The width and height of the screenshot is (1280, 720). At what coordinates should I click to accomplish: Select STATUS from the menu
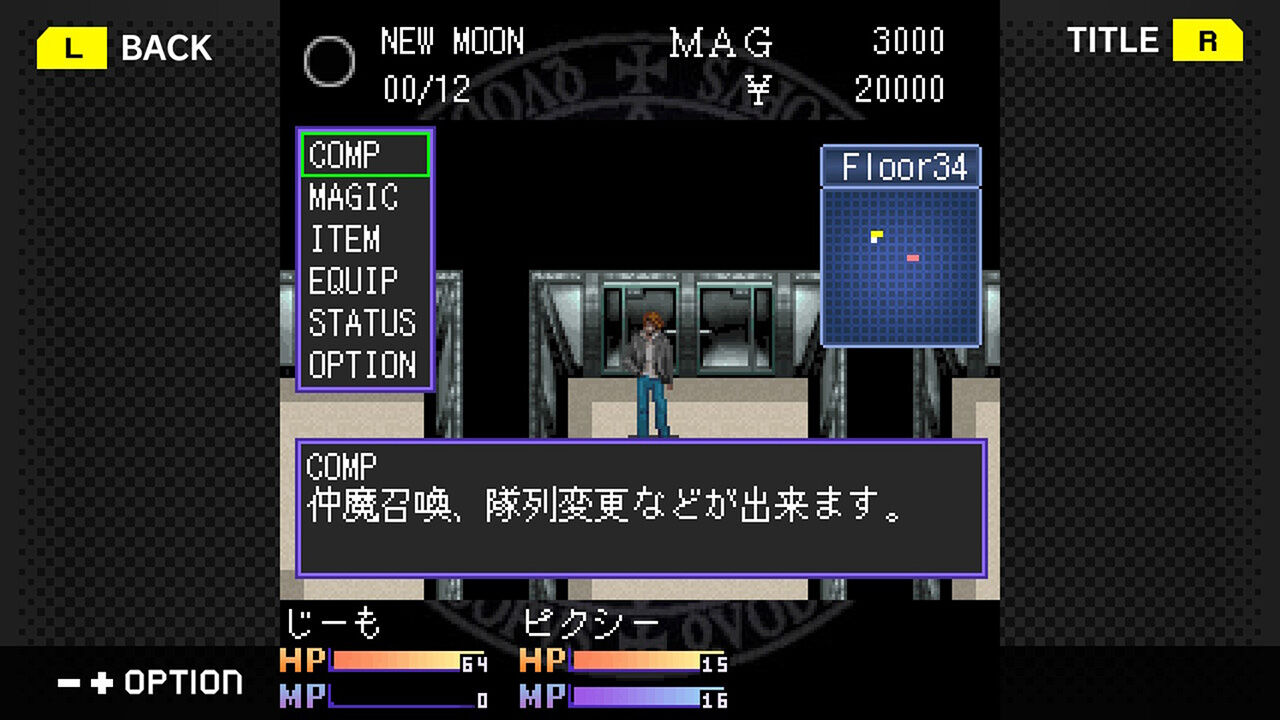pyautogui.click(x=360, y=324)
